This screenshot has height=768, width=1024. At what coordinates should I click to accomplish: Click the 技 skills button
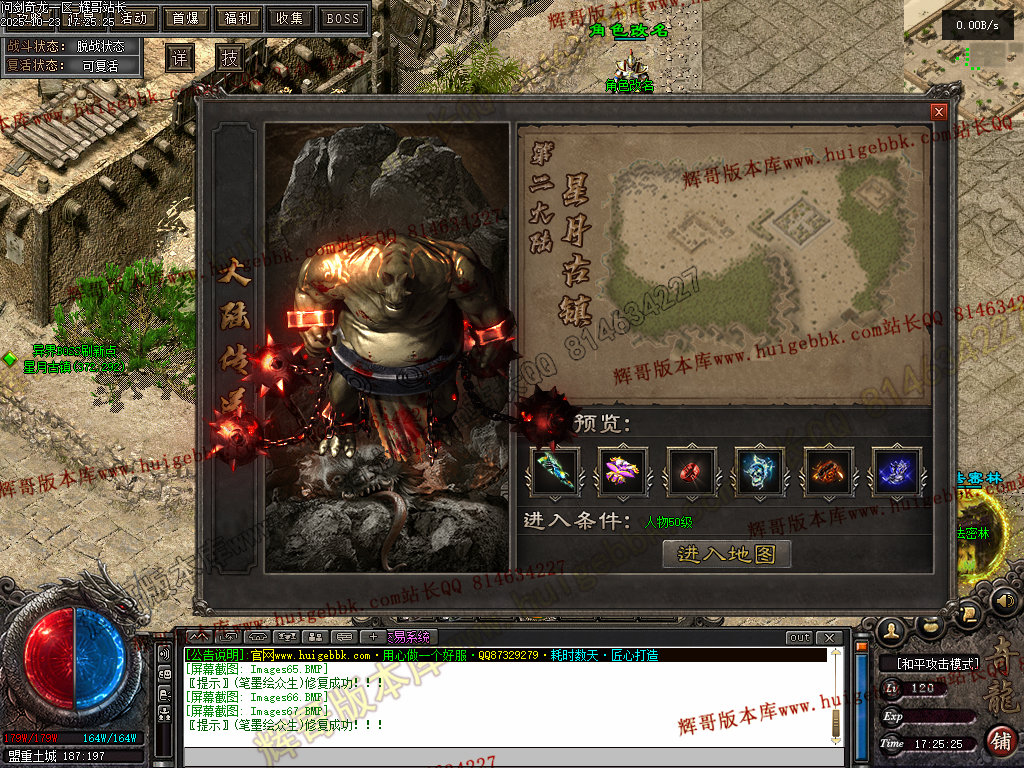pos(230,58)
